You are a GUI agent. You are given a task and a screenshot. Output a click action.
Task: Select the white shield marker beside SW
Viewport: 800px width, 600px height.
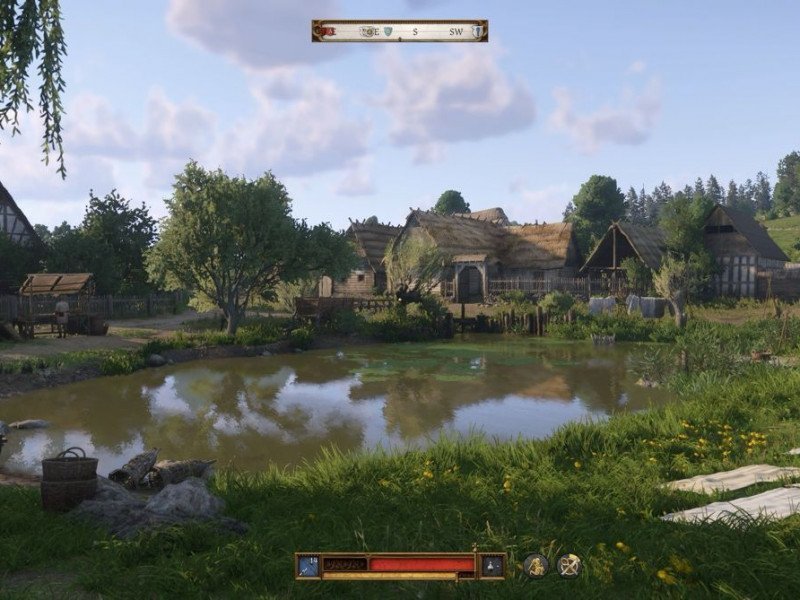coord(478,31)
